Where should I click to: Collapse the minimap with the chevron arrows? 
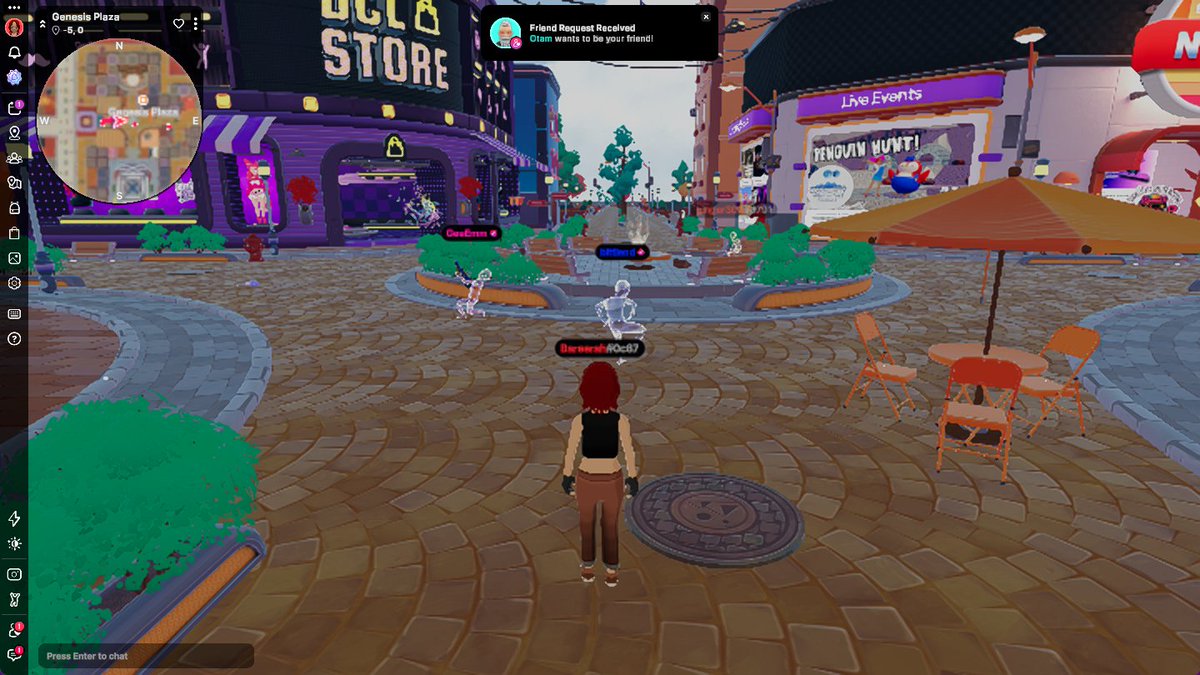click(x=41, y=18)
